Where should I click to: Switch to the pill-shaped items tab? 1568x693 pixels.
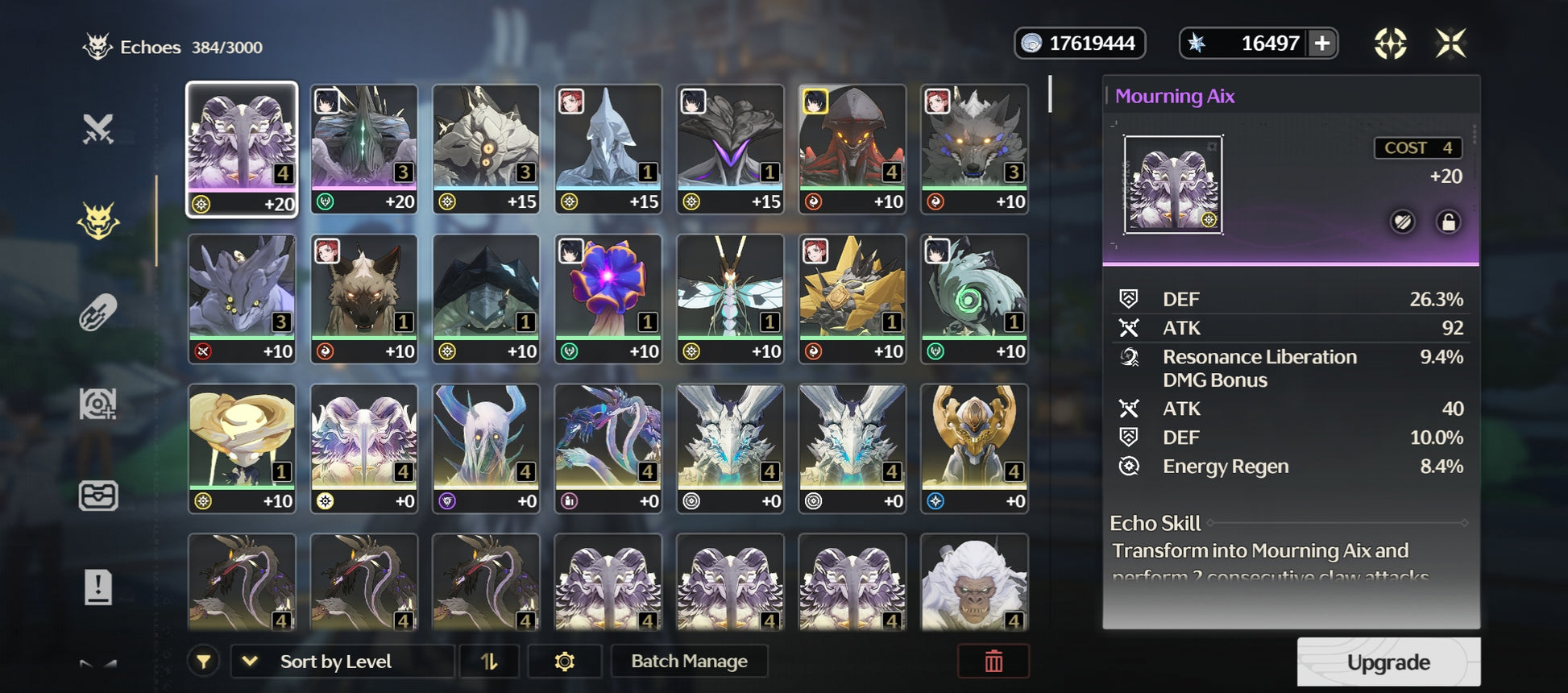tap(98, 313)
